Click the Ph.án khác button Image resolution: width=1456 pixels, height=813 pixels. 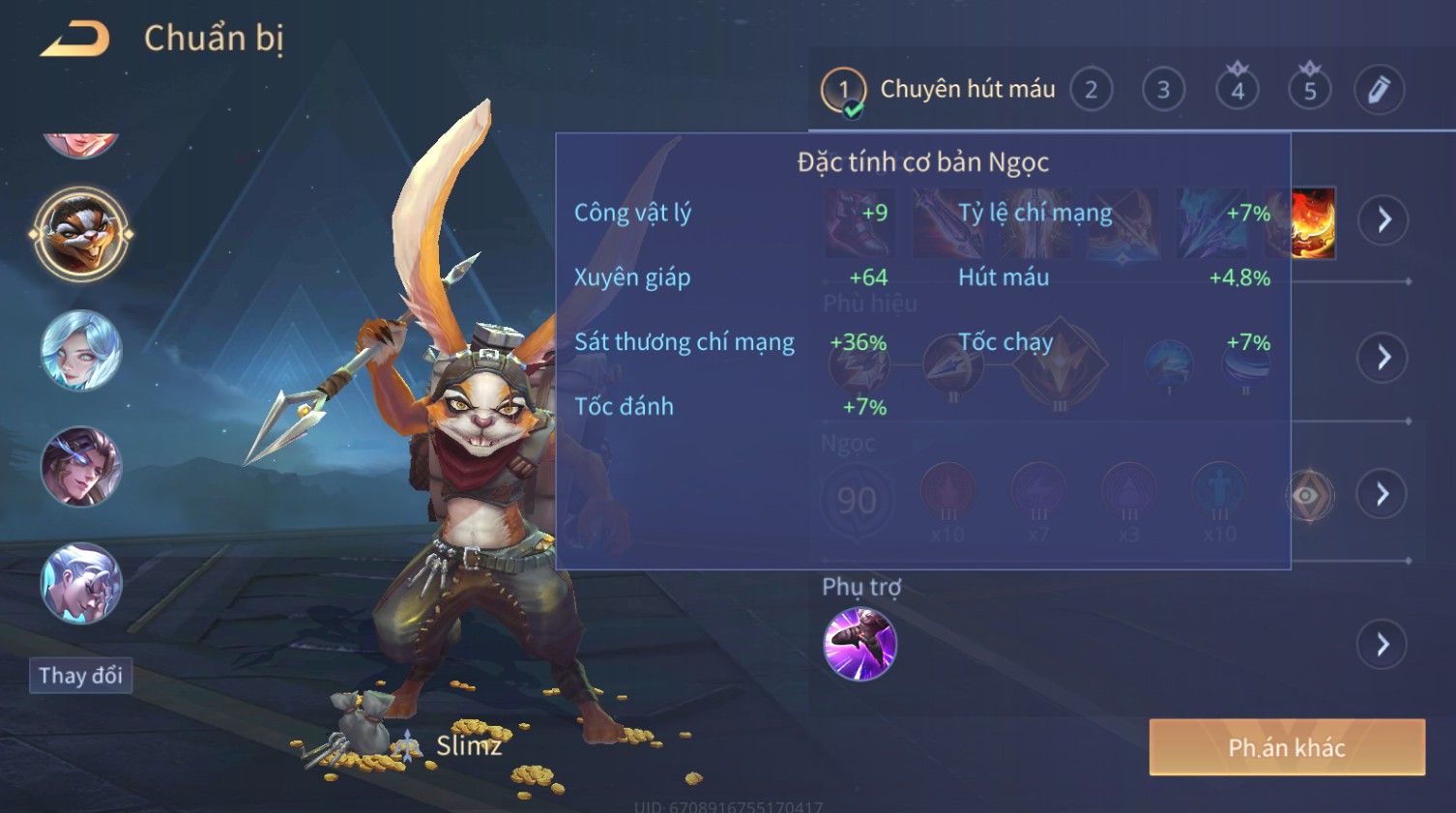1287,747
